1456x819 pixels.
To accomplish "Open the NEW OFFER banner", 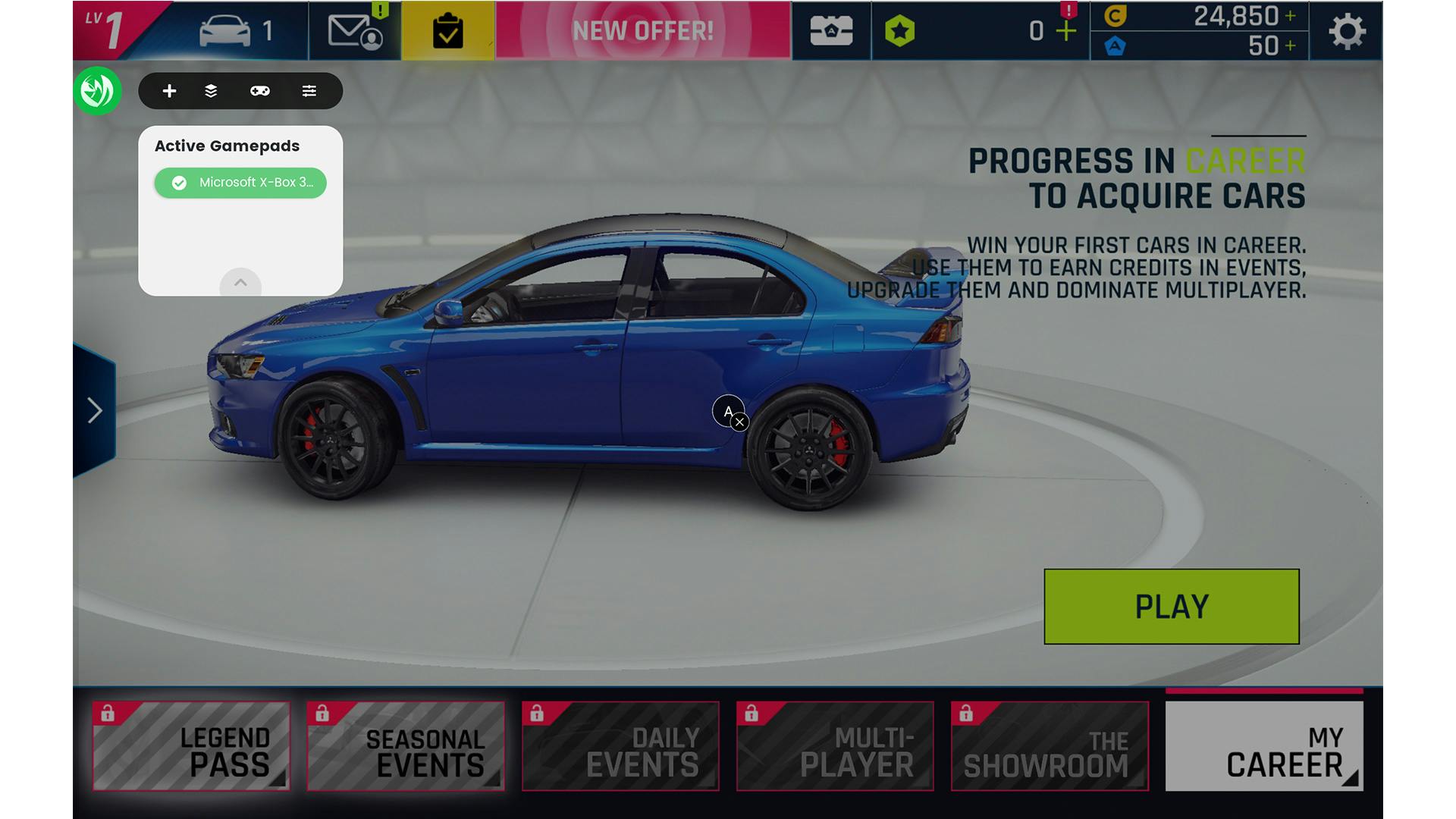I will click(642, 31).
